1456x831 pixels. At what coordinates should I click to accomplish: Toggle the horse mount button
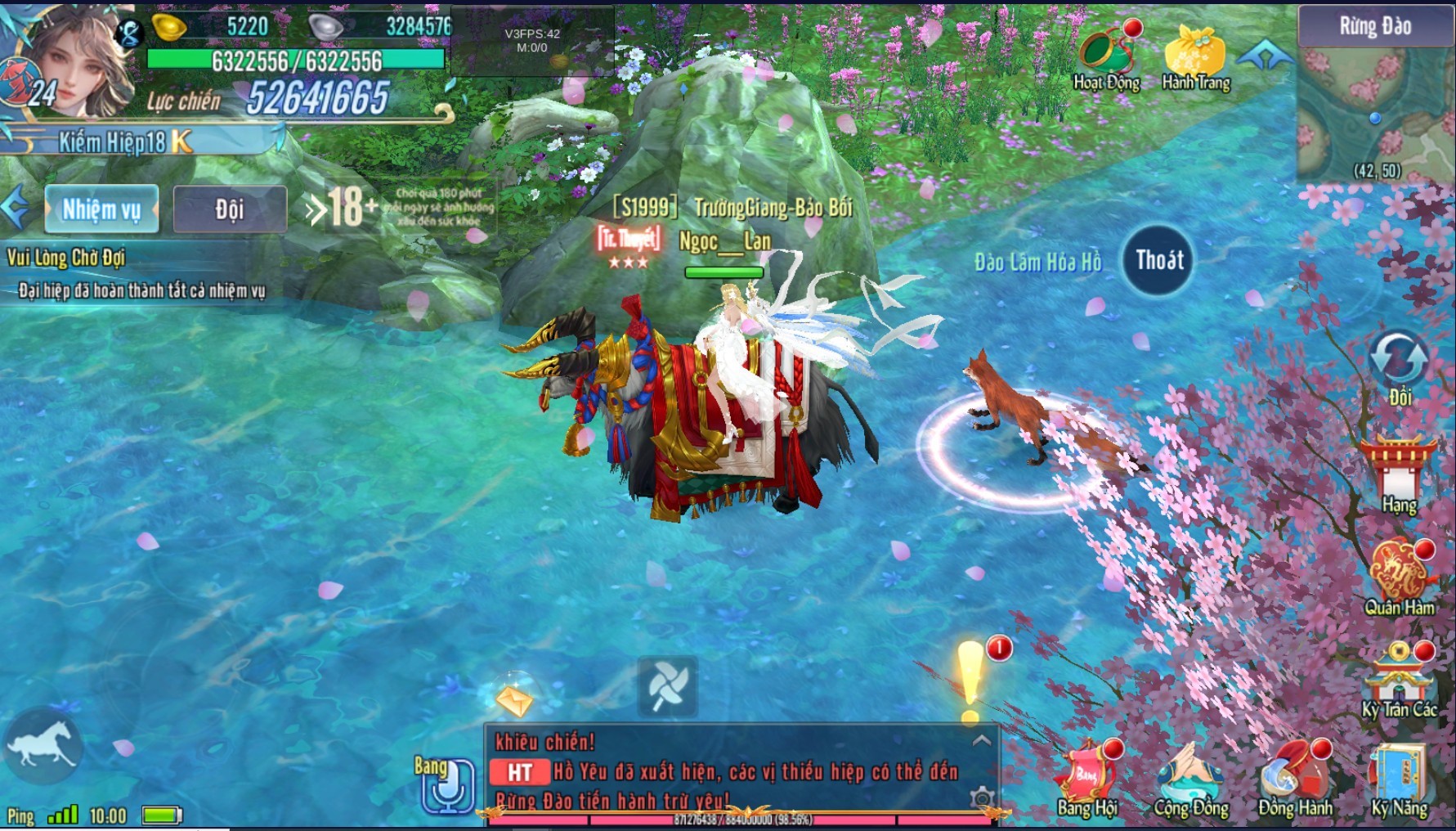tap(41, 746)
